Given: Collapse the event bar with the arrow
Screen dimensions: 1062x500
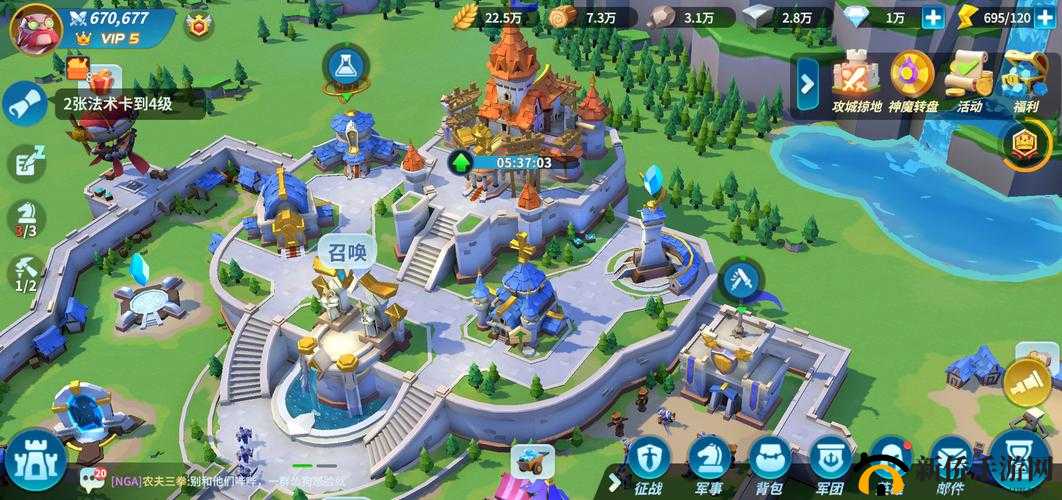Looking at the screenshot, I should [x=807, y=85].
